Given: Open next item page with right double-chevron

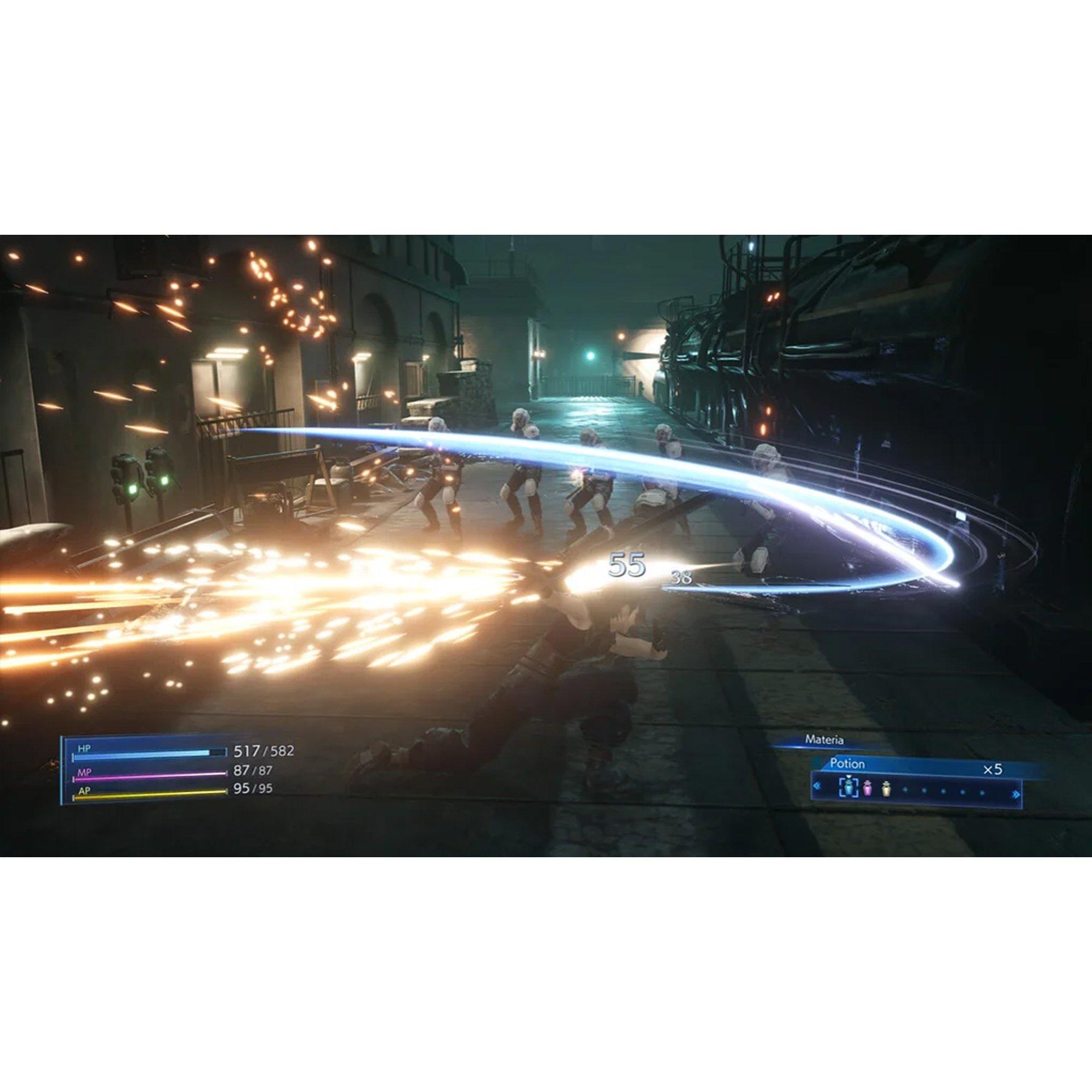Looking at the screenshot, I should (1015, 794).
